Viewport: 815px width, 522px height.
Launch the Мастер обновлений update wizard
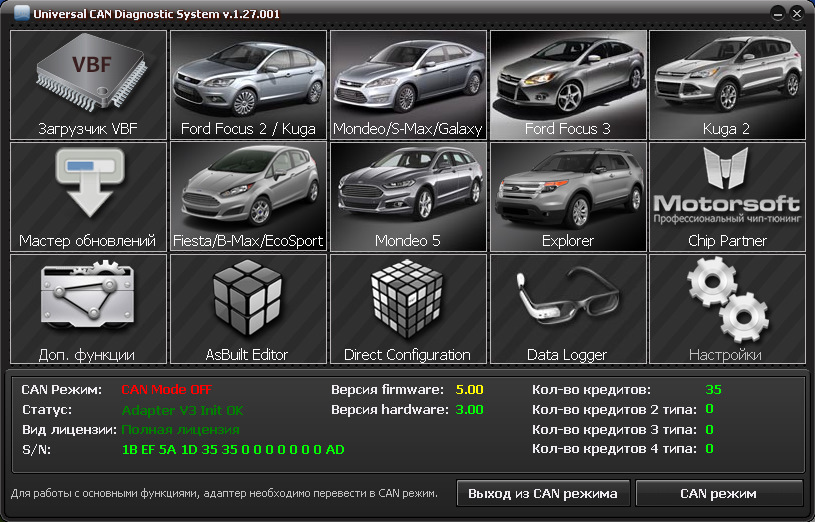pyautogui.click(x=88, y=197)
